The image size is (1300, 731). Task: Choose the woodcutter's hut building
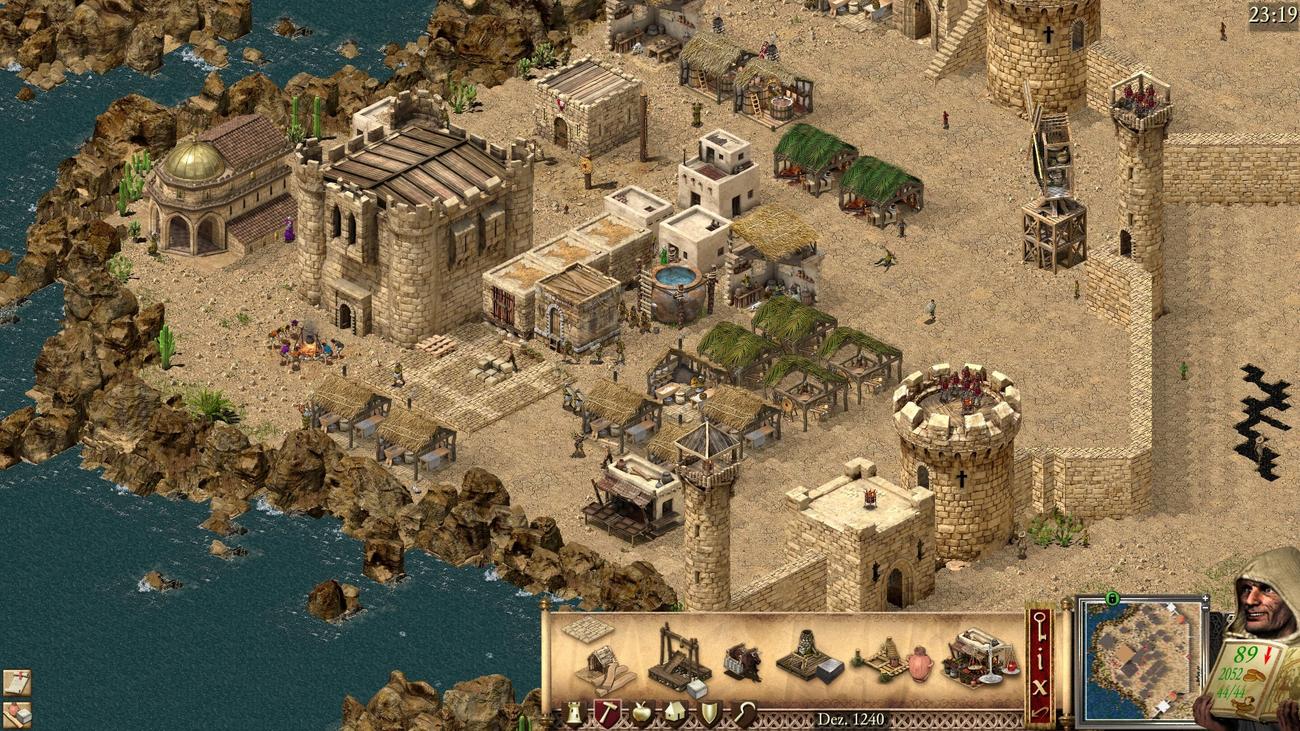[x=603, y=667]
